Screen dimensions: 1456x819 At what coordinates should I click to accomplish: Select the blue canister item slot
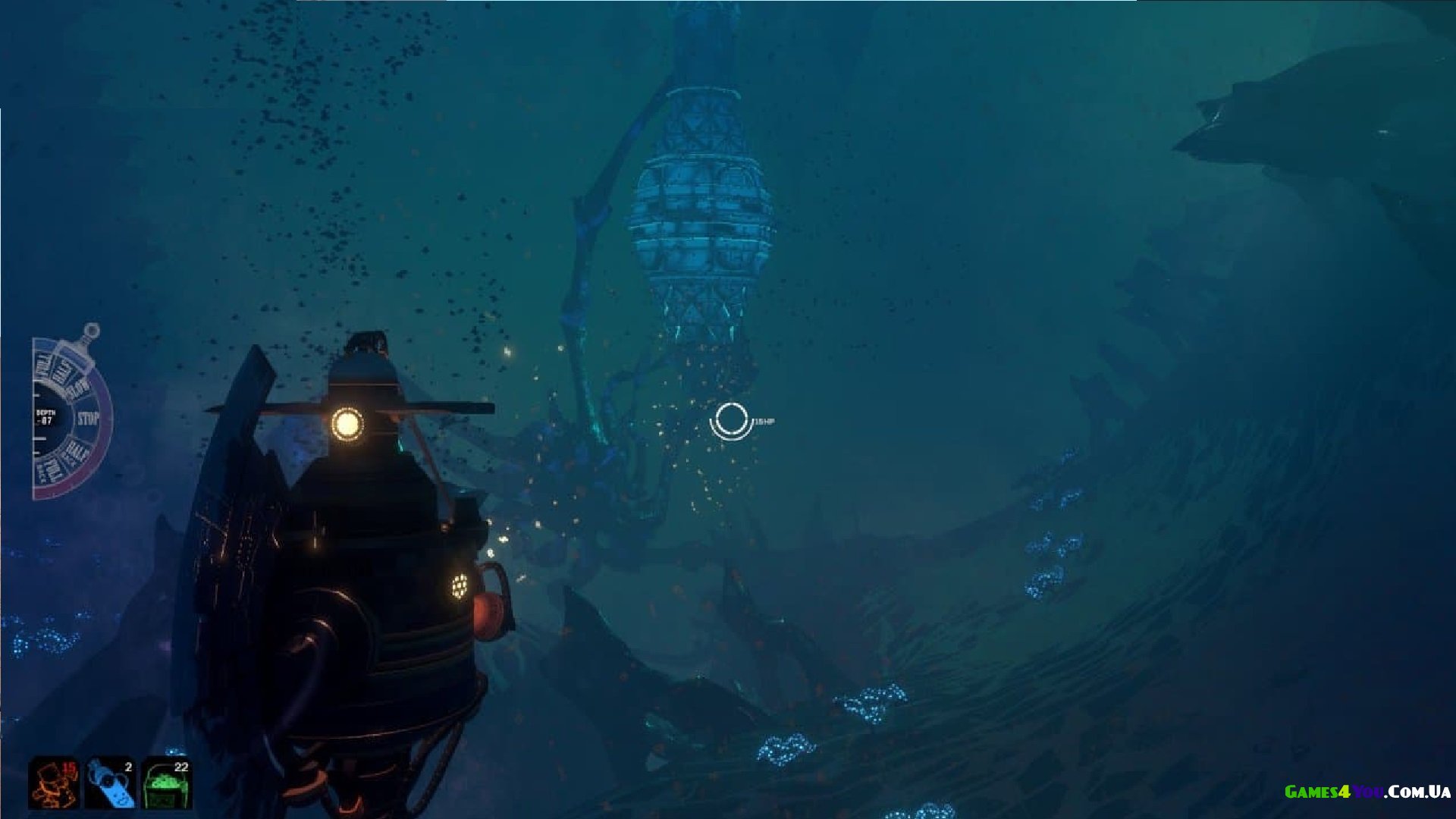pyautogui.click(x=110, y=783)
